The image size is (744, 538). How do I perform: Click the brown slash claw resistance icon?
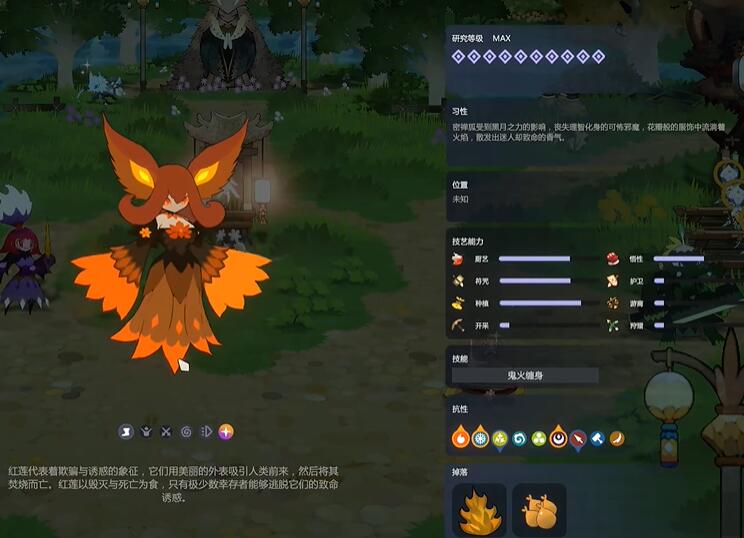(x=617, y=438)
